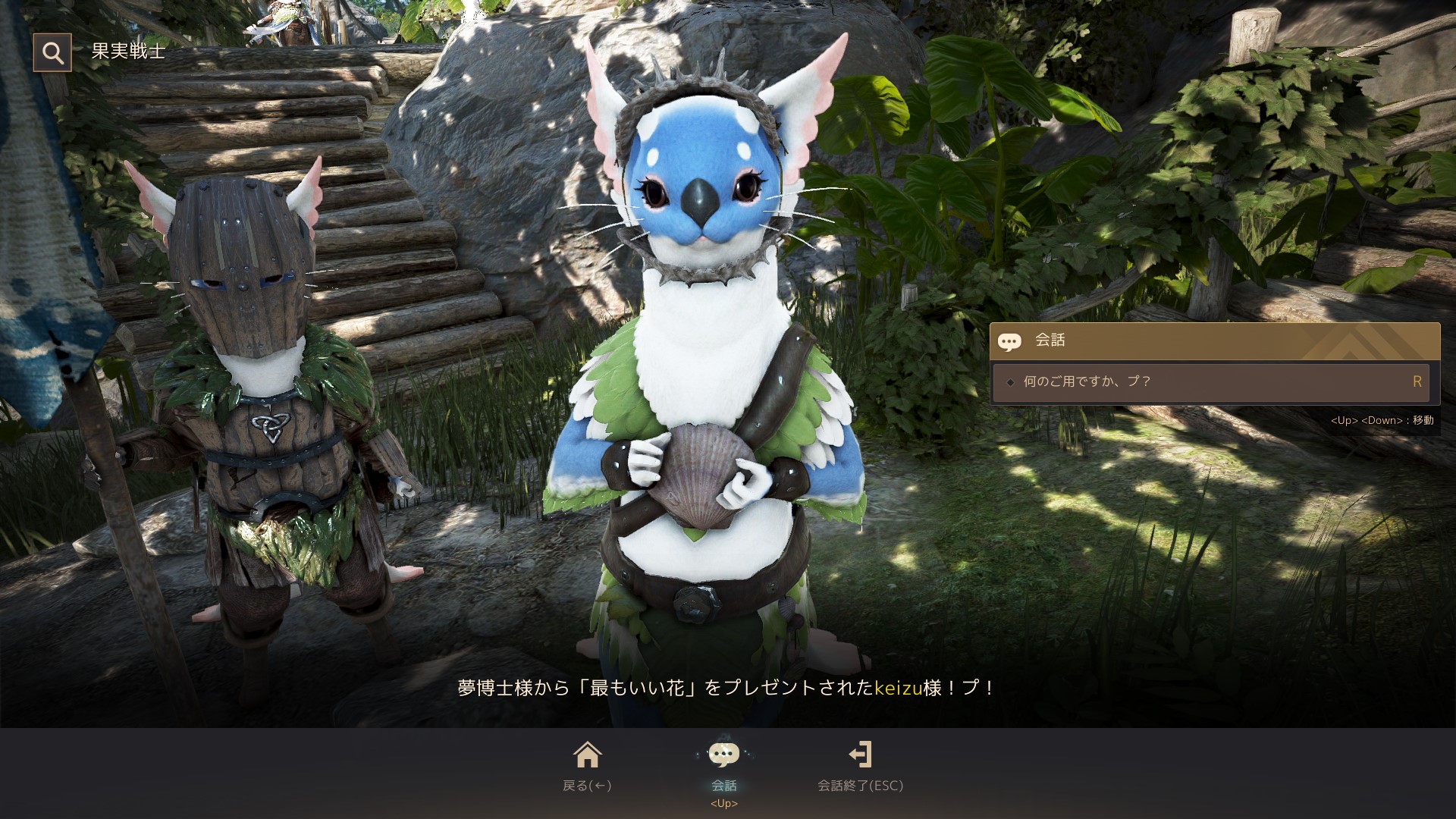End conversation with the 会話終了 button
Screen dimensions: 1456x819
(860, 764)
